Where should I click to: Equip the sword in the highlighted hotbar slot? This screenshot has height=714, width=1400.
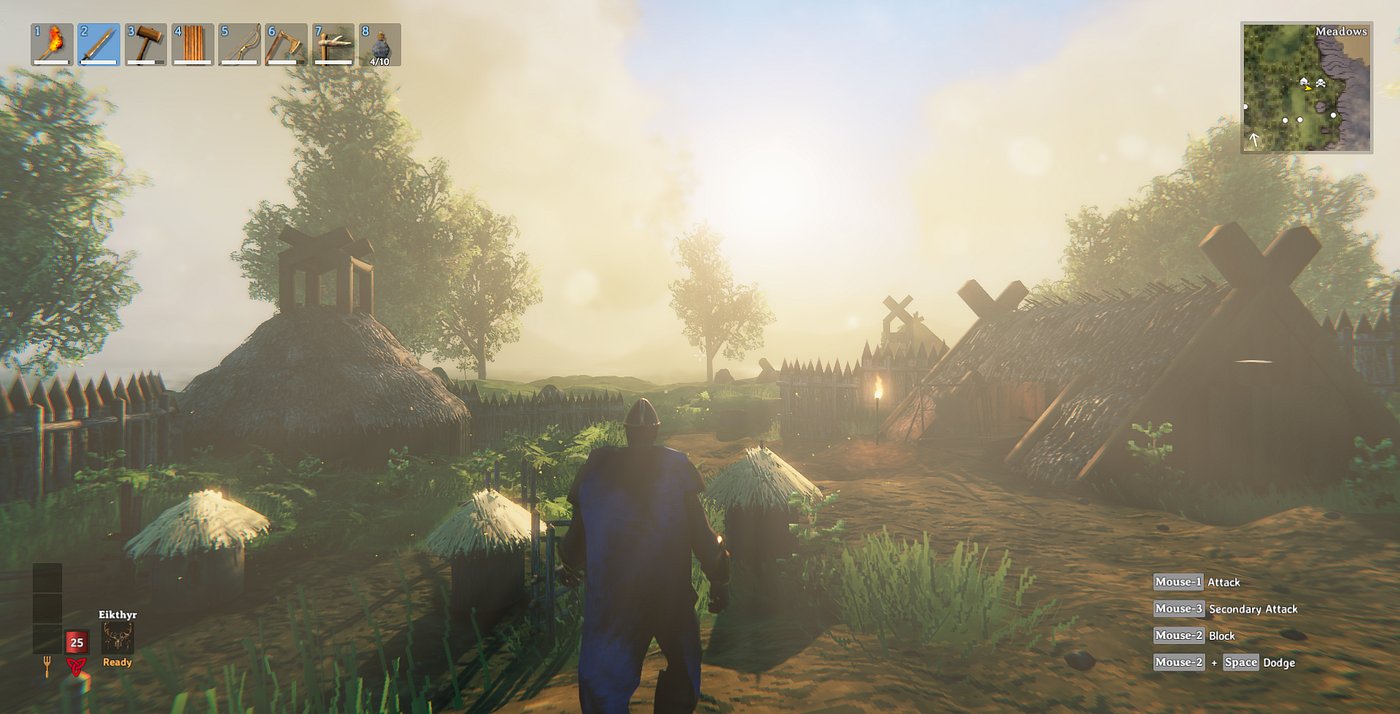(99, 44)
